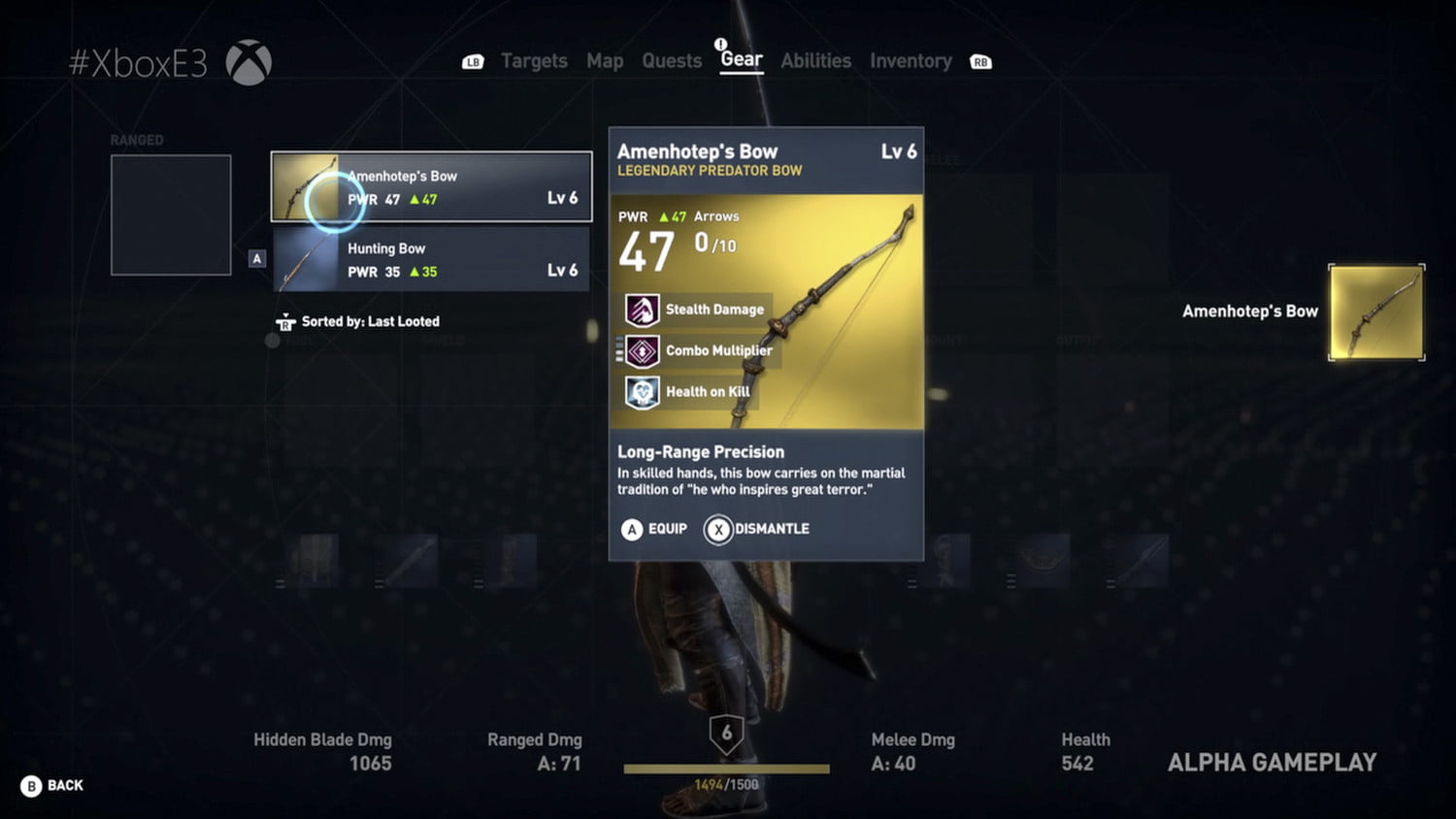This screenshot has width=1456, height=819.
Task: Switch to the Abilities tab
Action: coord(815,60)
